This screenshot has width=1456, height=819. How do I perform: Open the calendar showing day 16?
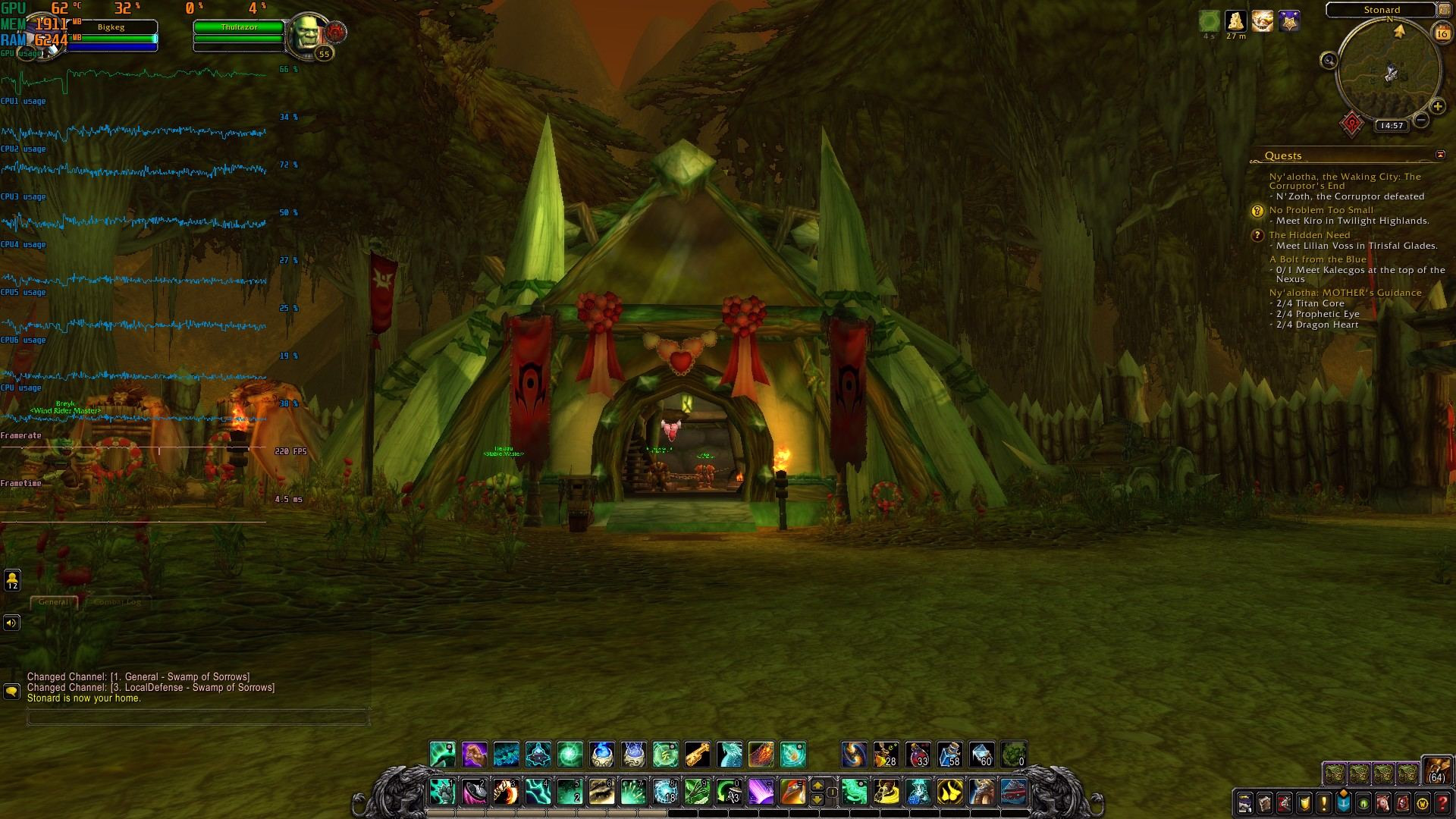point(1442,33)
